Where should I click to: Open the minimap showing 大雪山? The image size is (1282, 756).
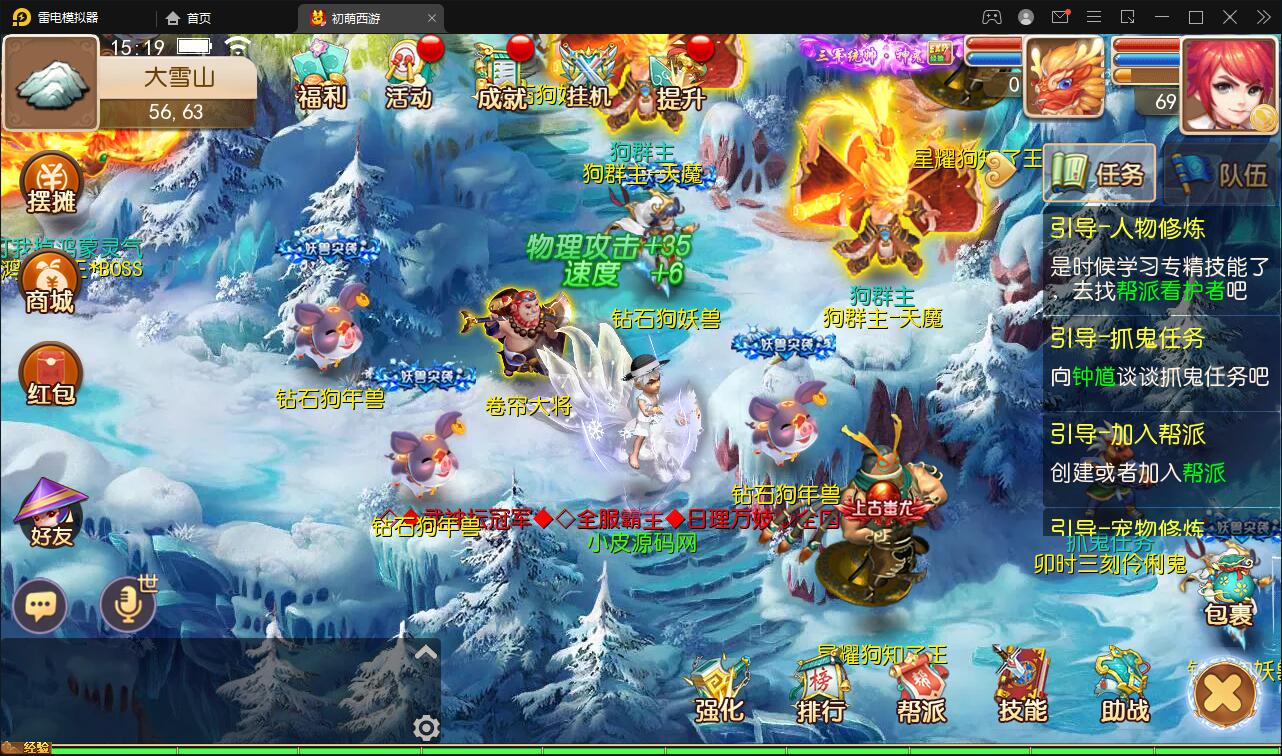click(50, 83)
